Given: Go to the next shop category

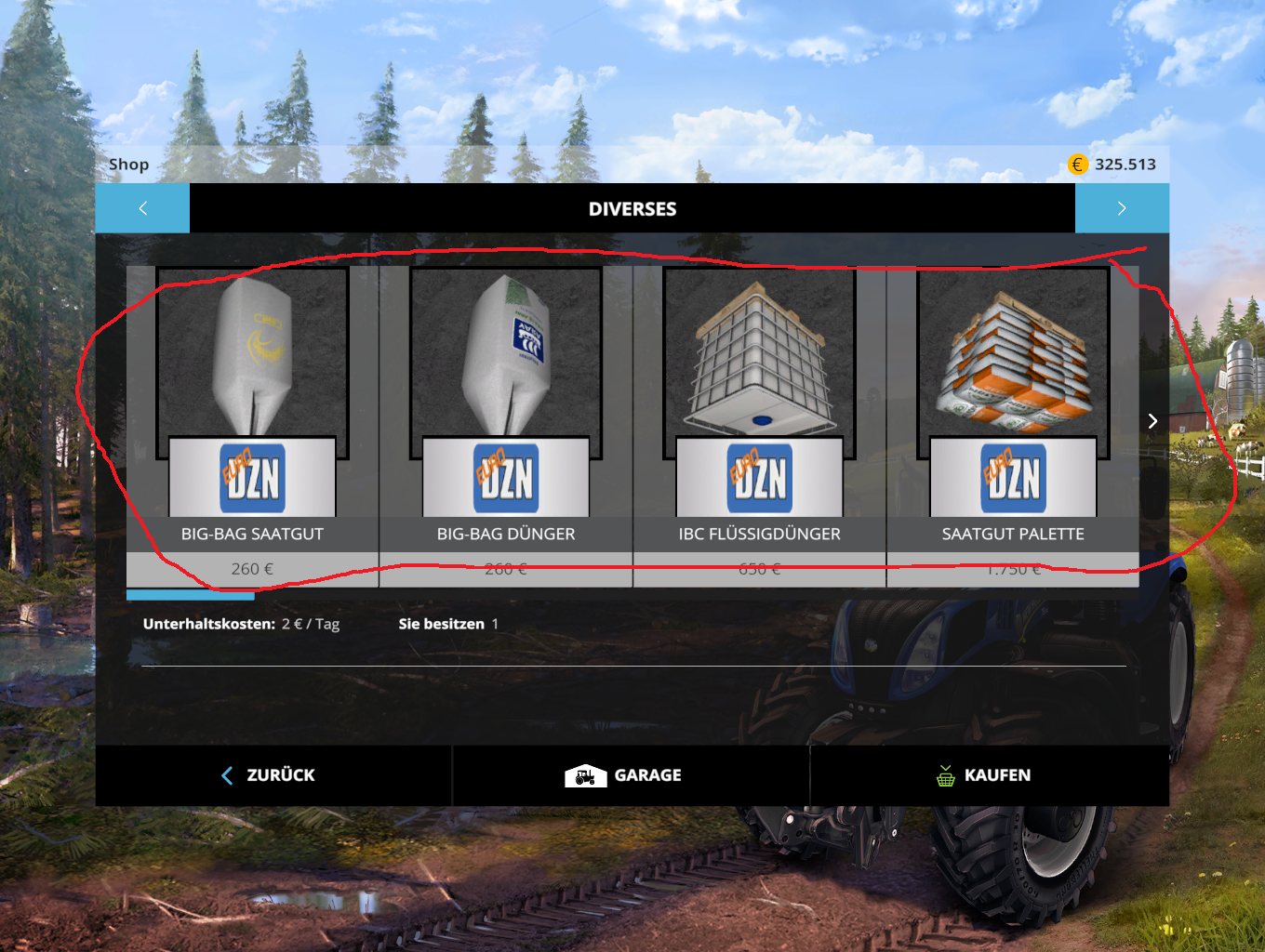Looking at the screenshot, I should tap(1122, 208).
